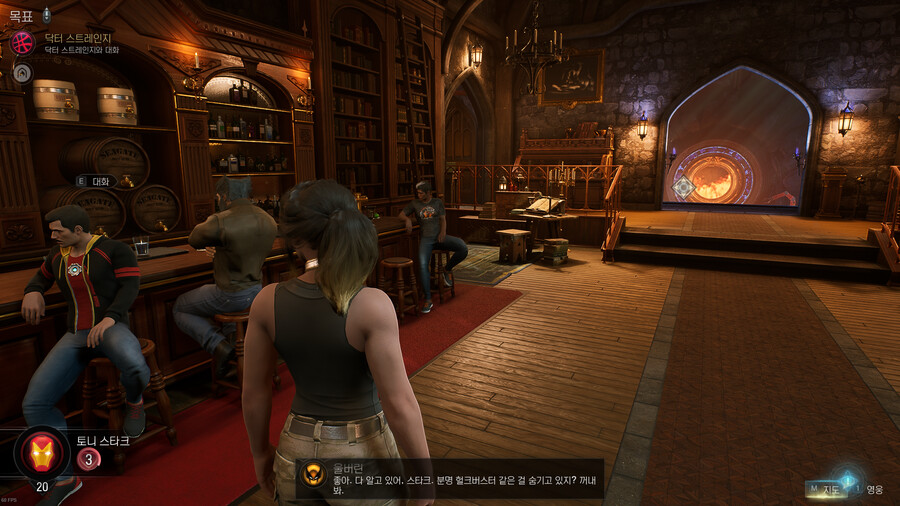The image size is (900, 506).
Task: Select the diamond quest marker on the portal
Action: 684,187
